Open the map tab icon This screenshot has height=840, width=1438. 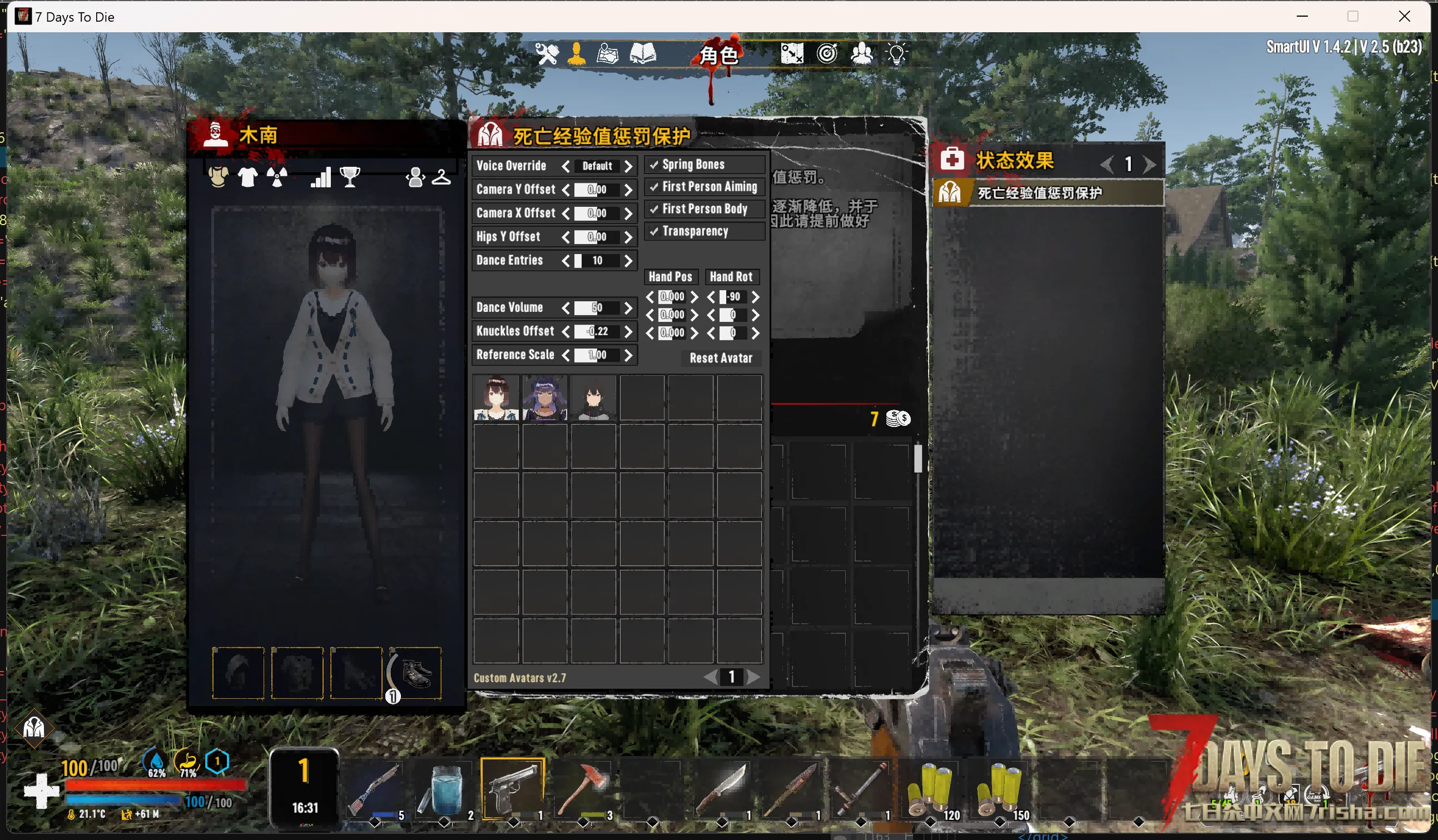[x=607, y=54]
